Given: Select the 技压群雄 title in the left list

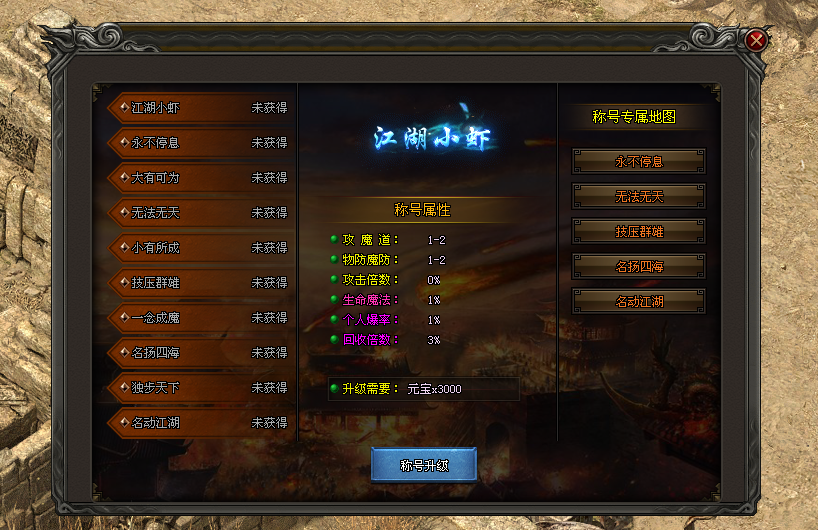Looking at the screenshot, I should (x=198, y=283).
